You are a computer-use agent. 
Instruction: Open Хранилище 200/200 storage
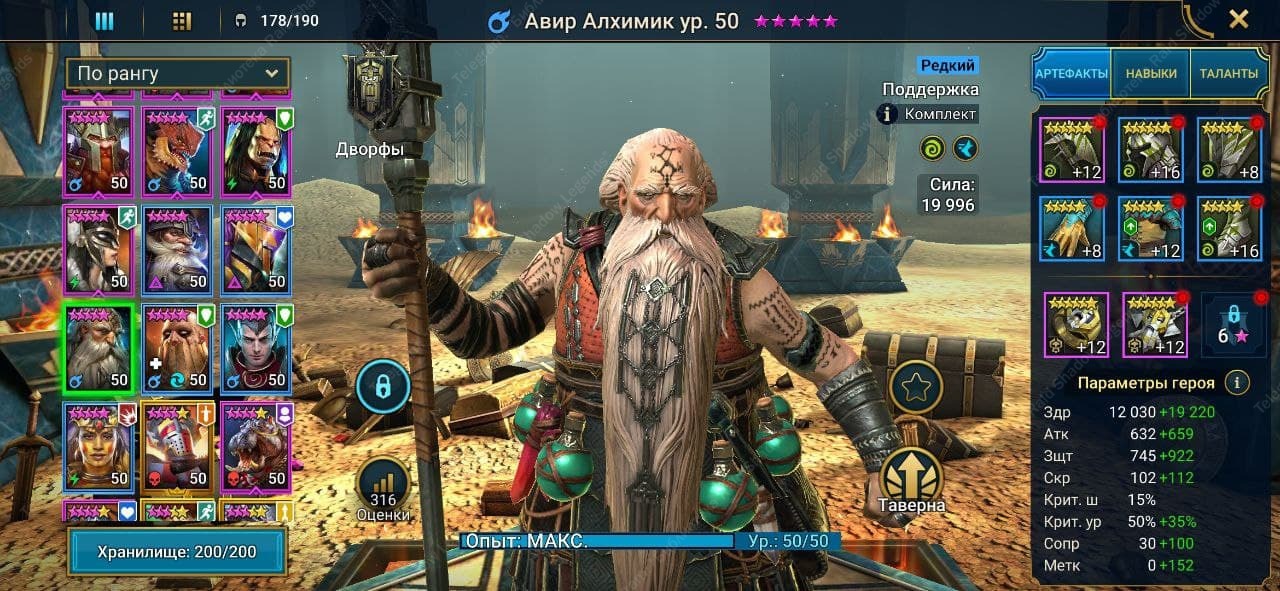click(x=177, y=552)
